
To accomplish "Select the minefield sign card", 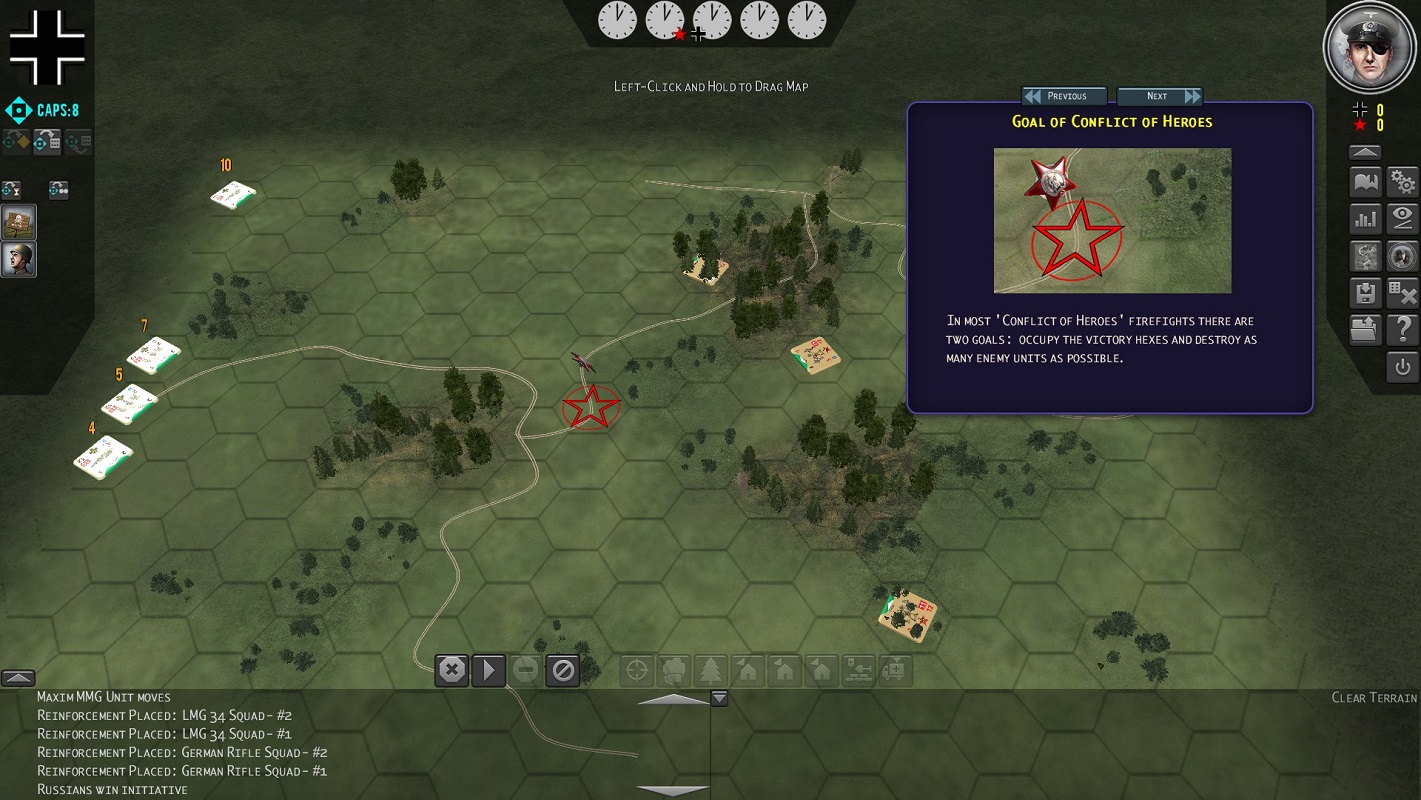I will pyautogui.click(x=19, y=222).
